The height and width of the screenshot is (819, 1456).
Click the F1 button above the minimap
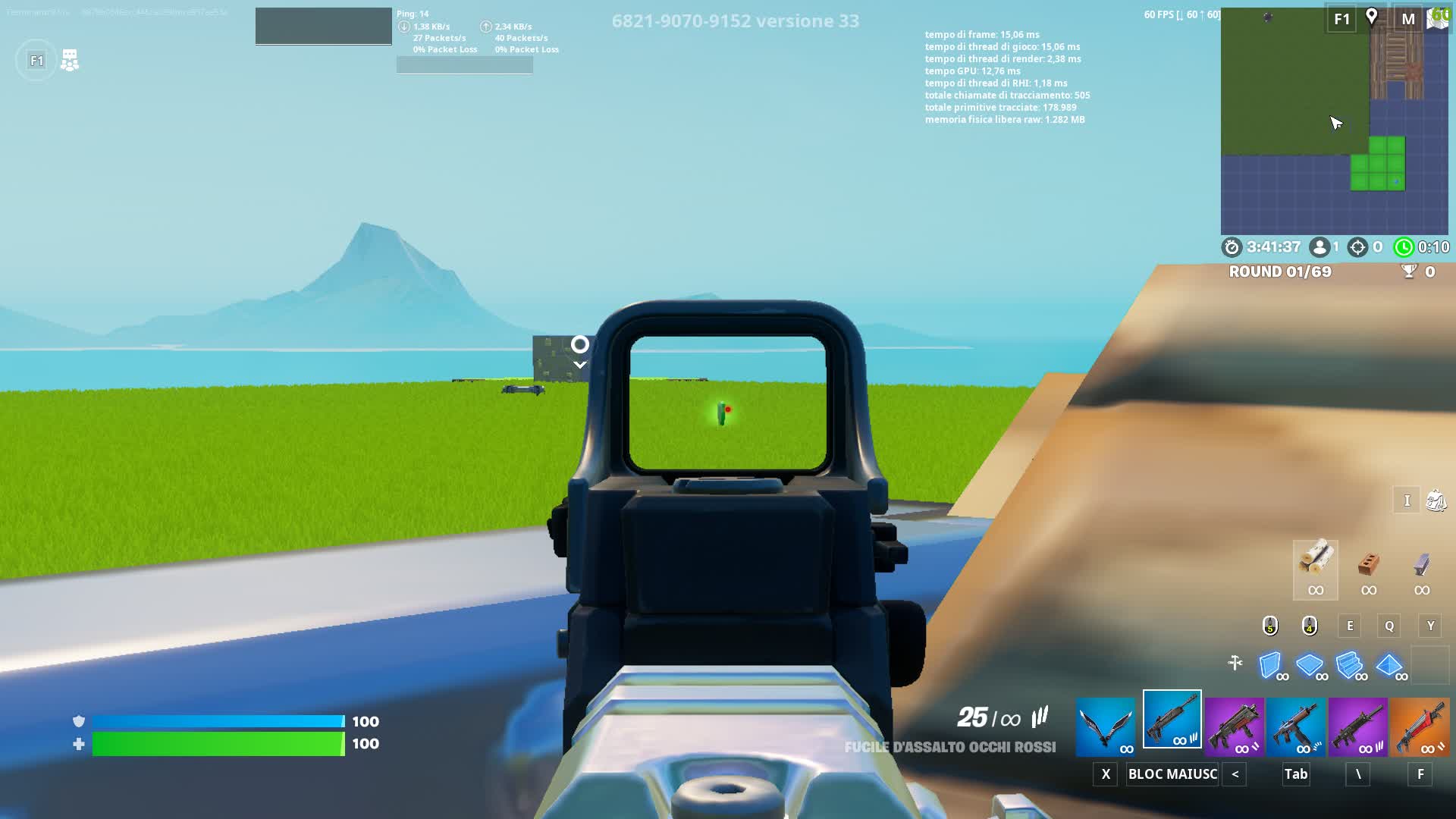click(1340, 18)
